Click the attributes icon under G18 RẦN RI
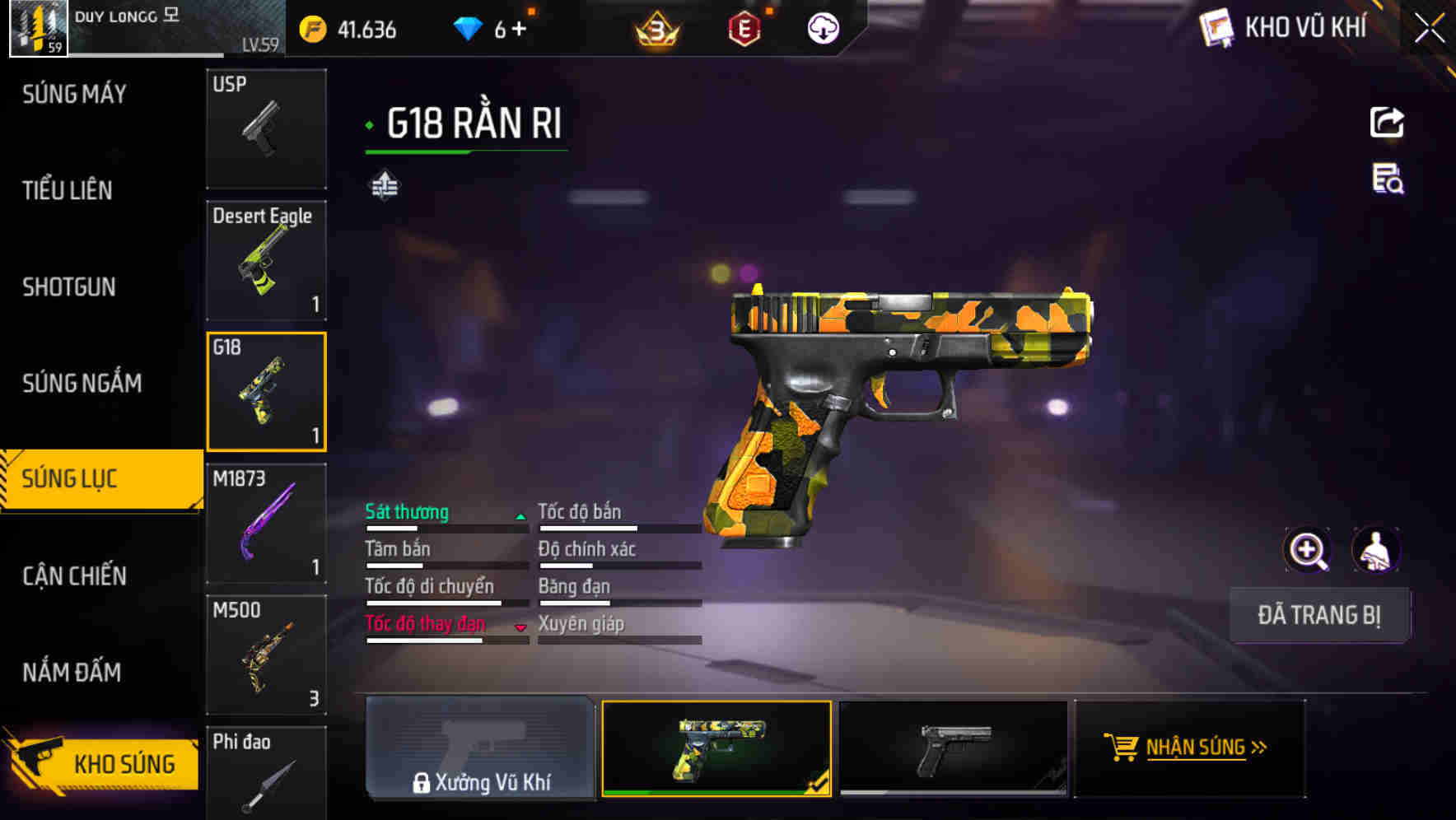 coord(384,185)
